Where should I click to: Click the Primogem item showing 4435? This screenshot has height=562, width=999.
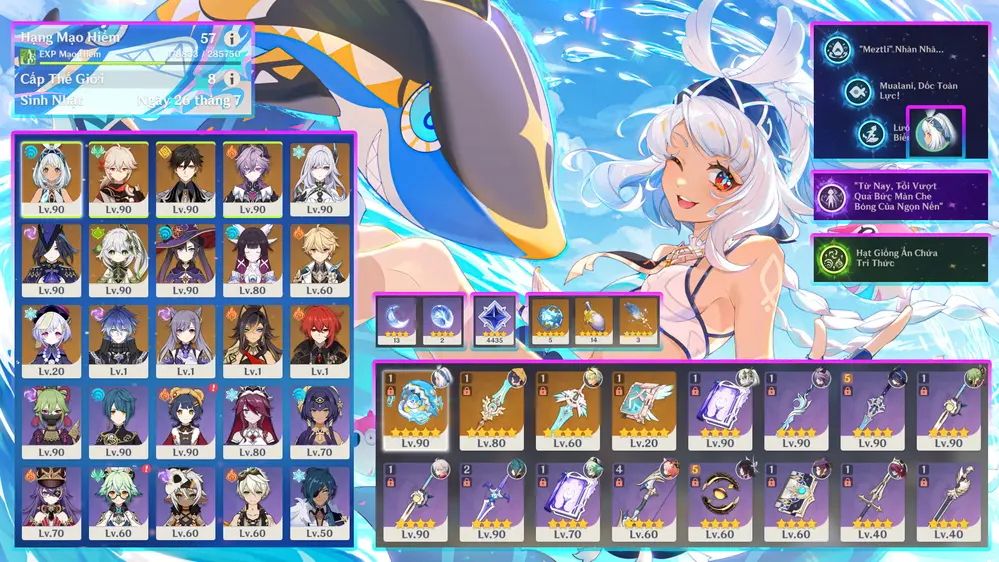[x=494, y=320]
